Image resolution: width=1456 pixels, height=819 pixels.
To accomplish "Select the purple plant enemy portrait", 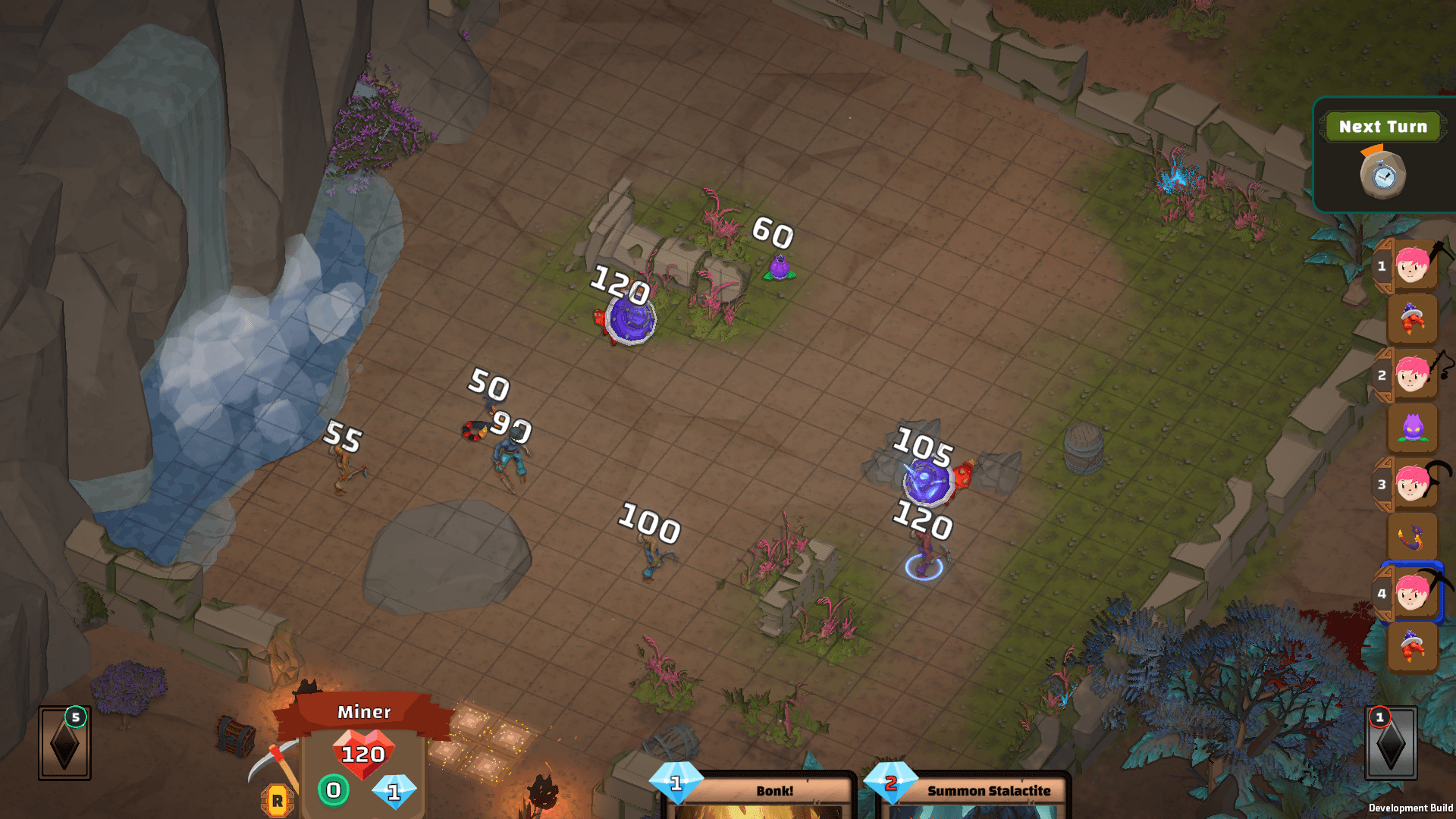I will [x=1412, y=428].
